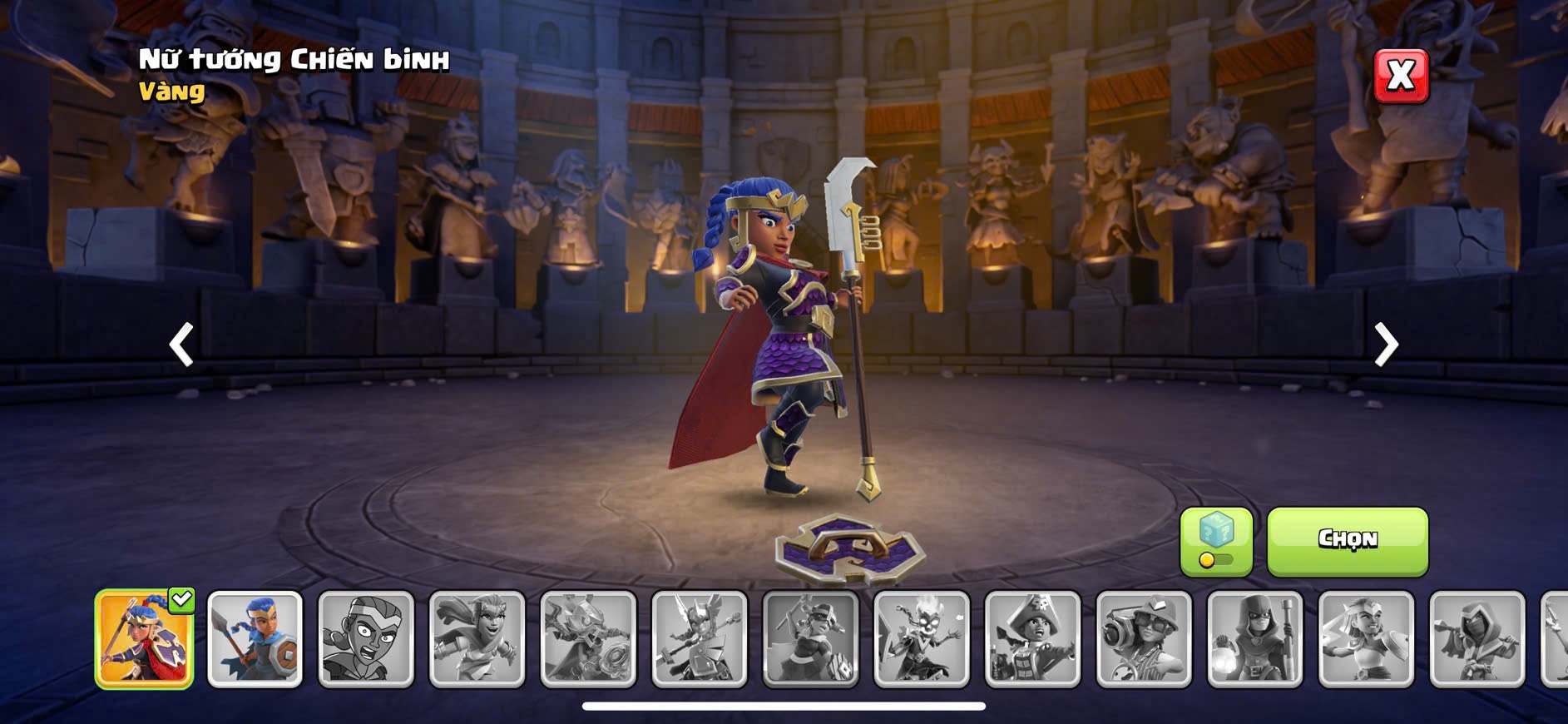Show the next skin with right arrow
Image resolution: width=1568 pixels, height=724 pixels.
[1386, 344]
